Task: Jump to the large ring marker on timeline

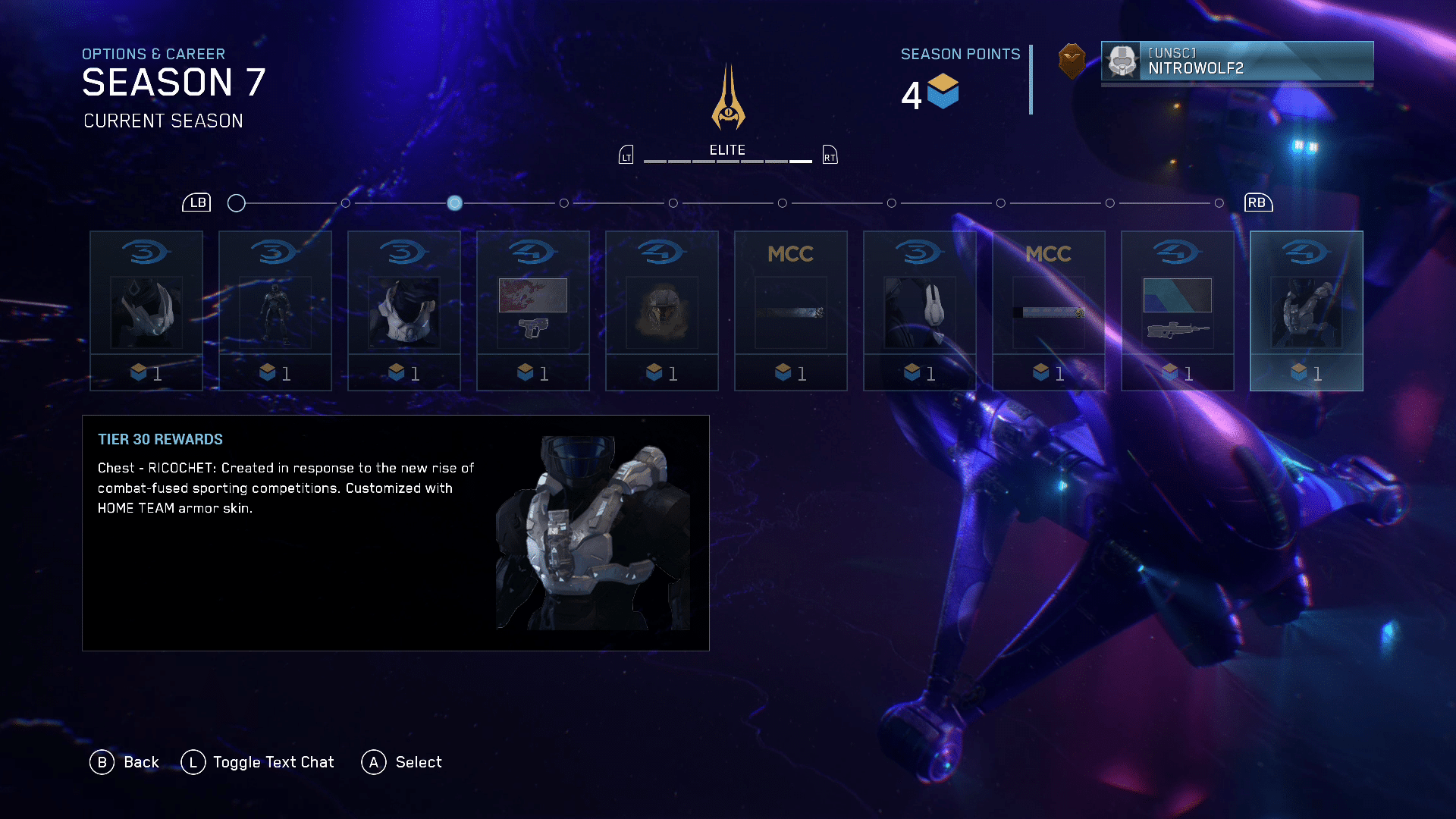Action: (x=237, y=203)
